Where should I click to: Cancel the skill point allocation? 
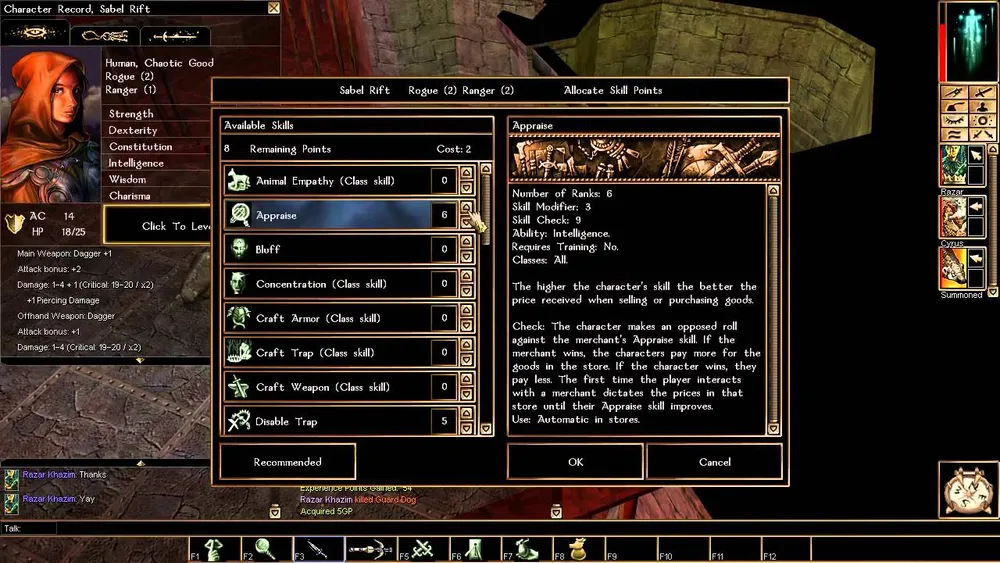(x=714, y=462)
